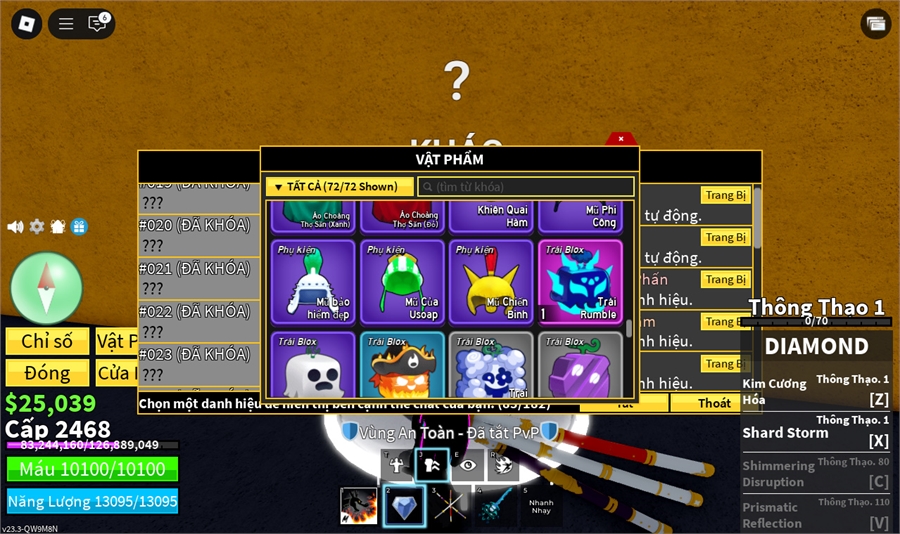Select the diamond fruit hotbar slot
The image size is (900, 534).
[404, 506]
